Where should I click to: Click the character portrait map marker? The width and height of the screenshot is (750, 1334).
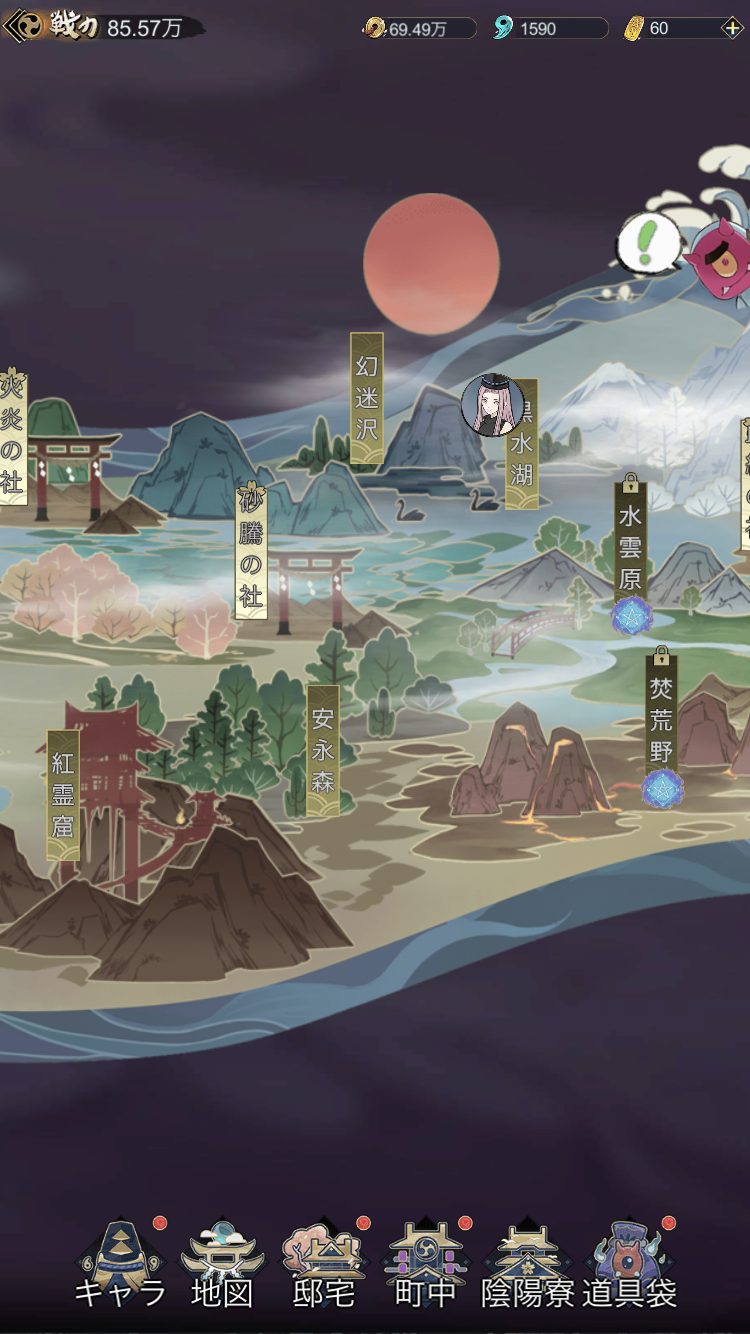click(492, 405)
